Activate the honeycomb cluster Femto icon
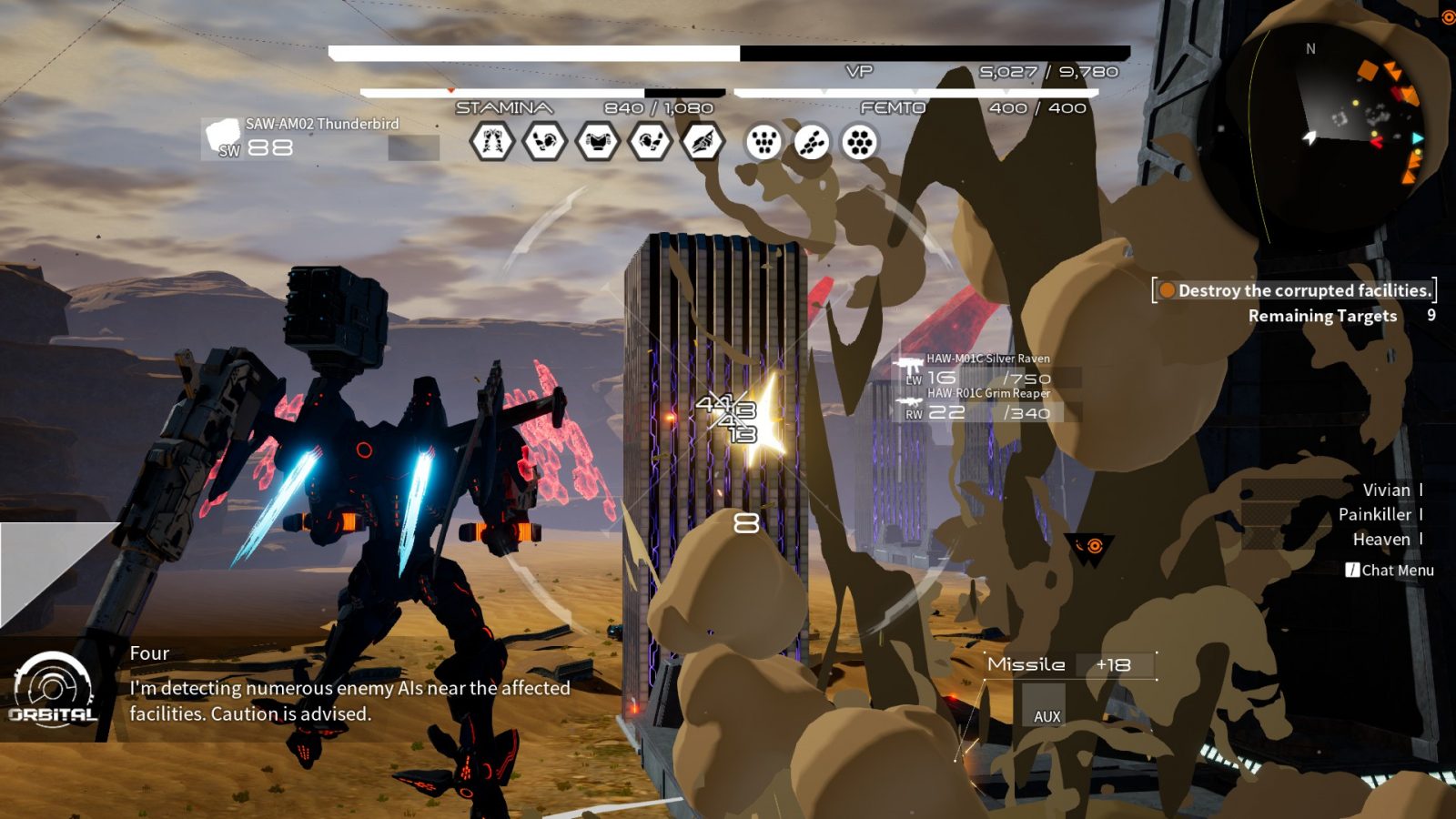 [859, 142]
